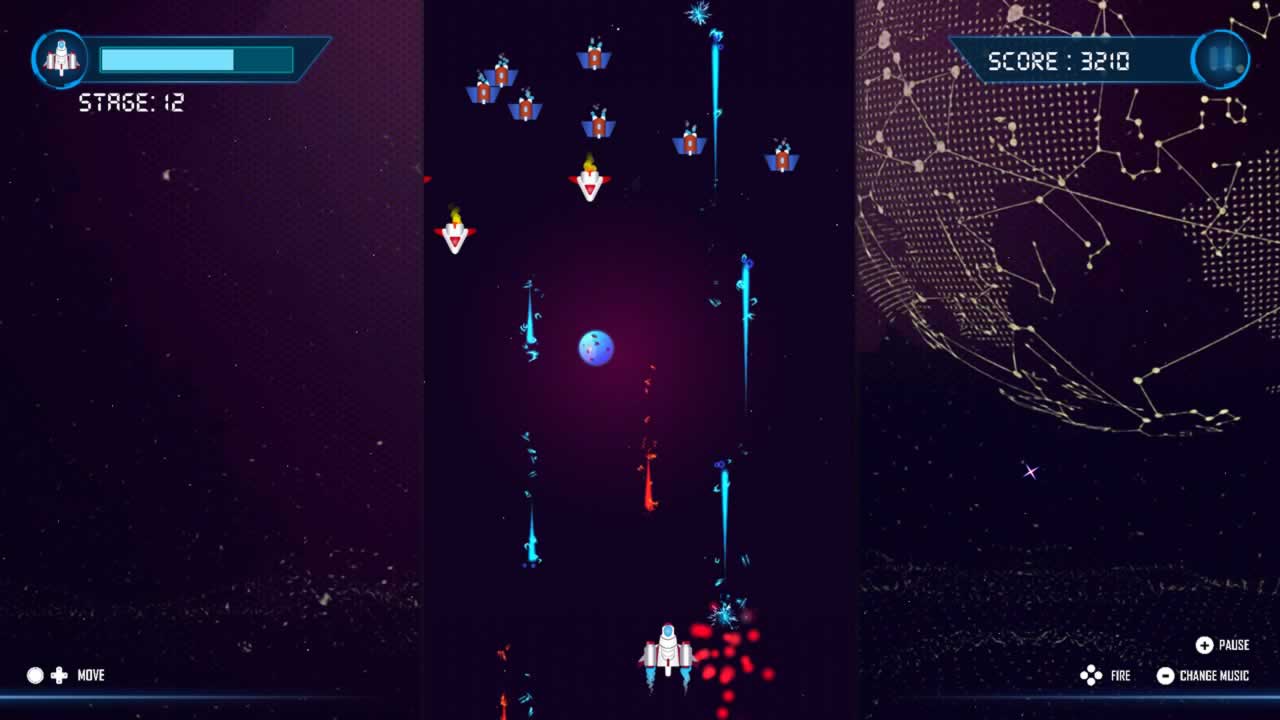Tap the cyan laser beam on the right

pyautogui.click(x=745, y=320)
